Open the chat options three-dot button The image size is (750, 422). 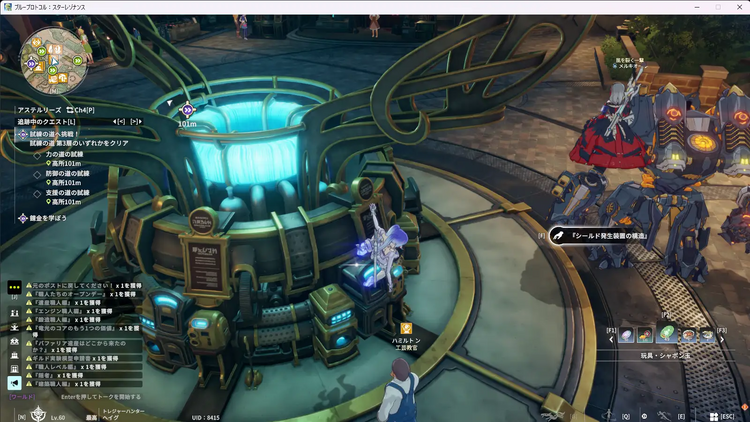click(14, 286)
